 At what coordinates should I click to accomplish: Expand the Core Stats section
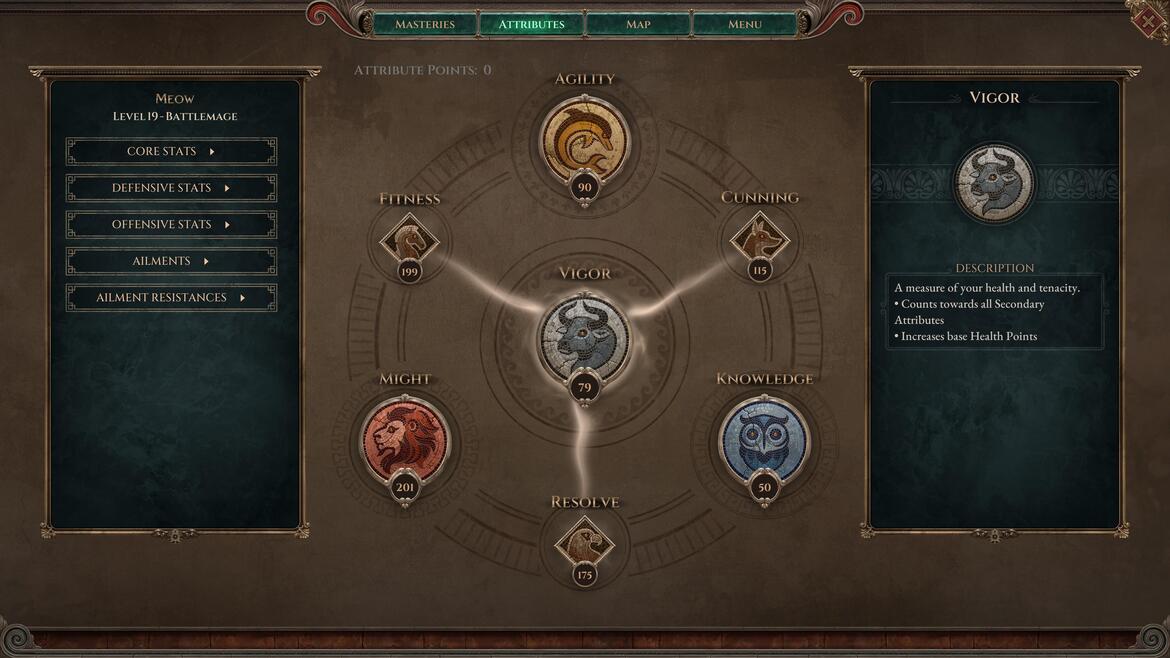[x=171, y=152]
